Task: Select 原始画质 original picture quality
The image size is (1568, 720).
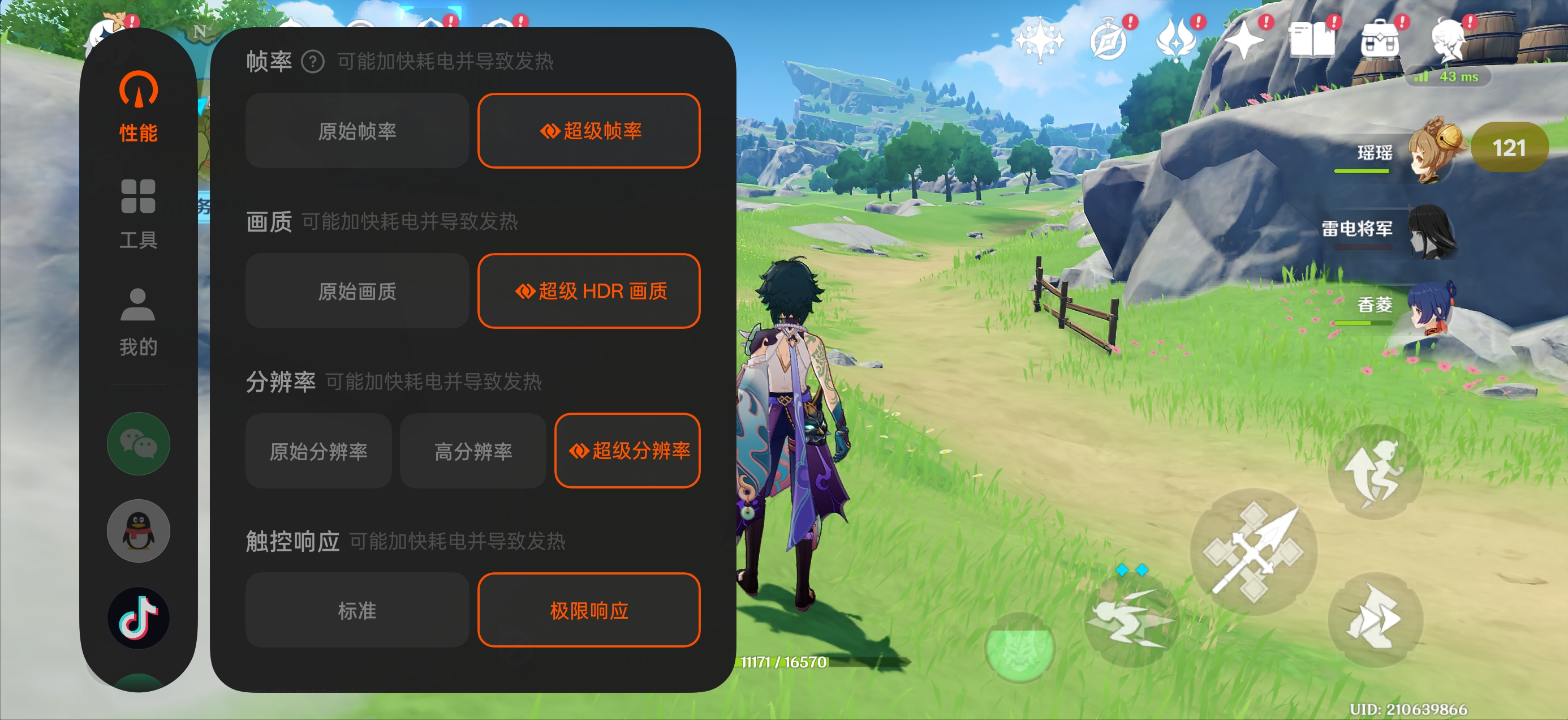Action: tap(357, 291)
